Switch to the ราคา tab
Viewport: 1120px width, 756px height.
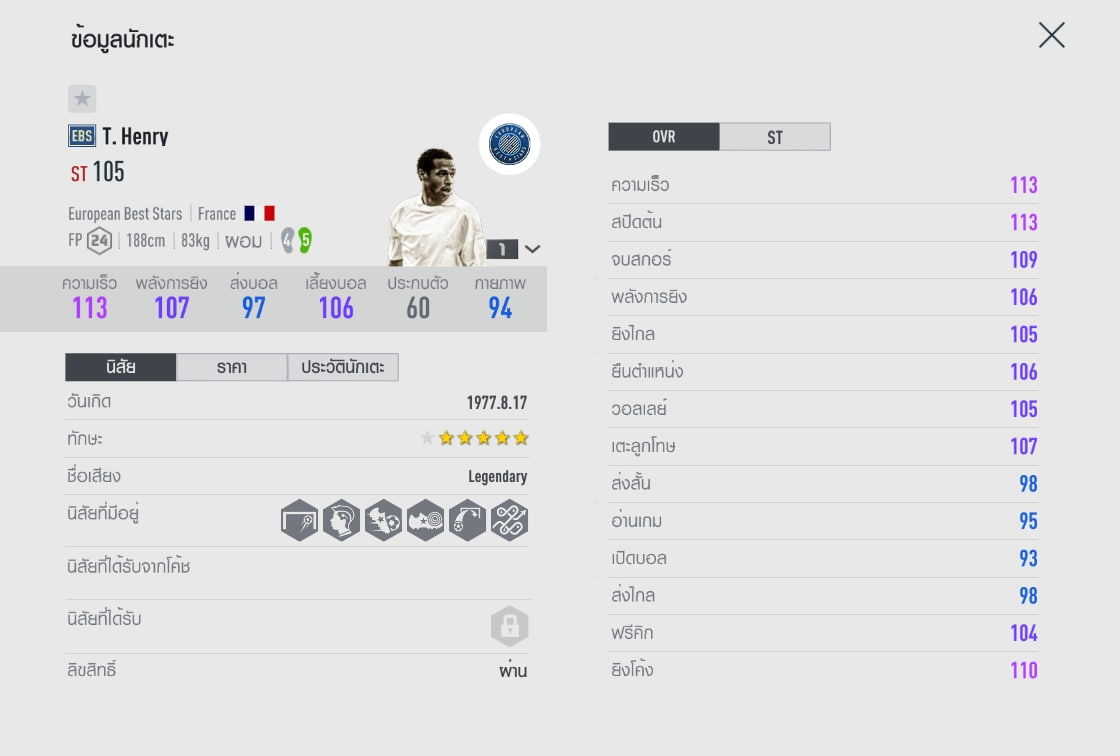point(231,368)
